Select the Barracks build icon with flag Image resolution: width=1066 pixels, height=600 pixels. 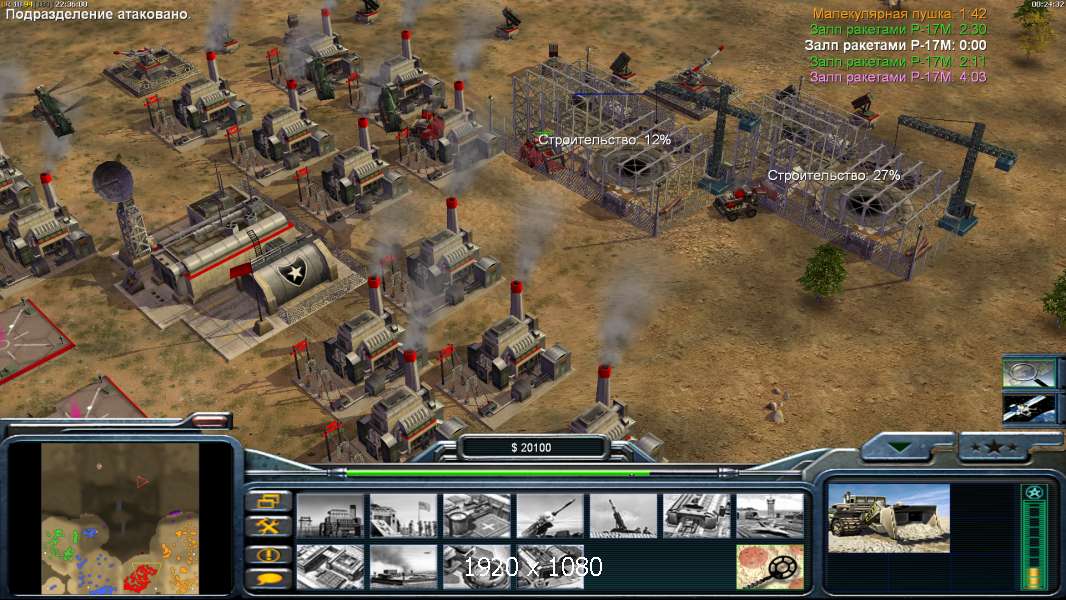click(x=403, y=515)
